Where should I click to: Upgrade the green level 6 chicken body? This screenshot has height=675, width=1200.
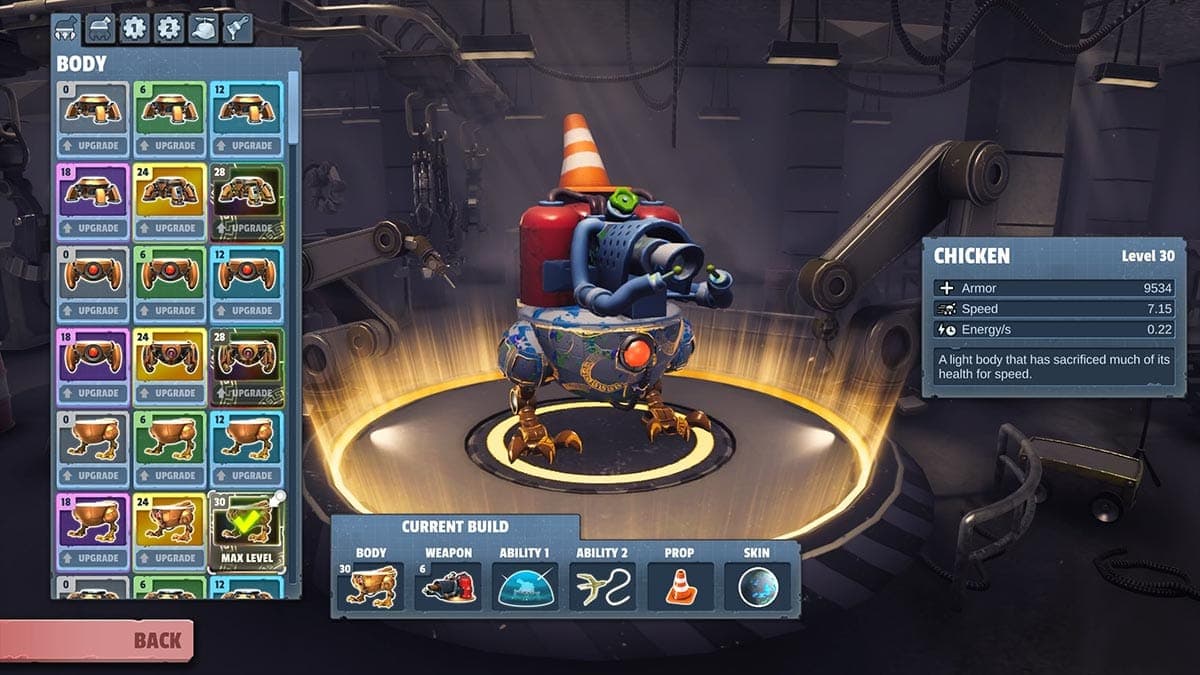170,476
